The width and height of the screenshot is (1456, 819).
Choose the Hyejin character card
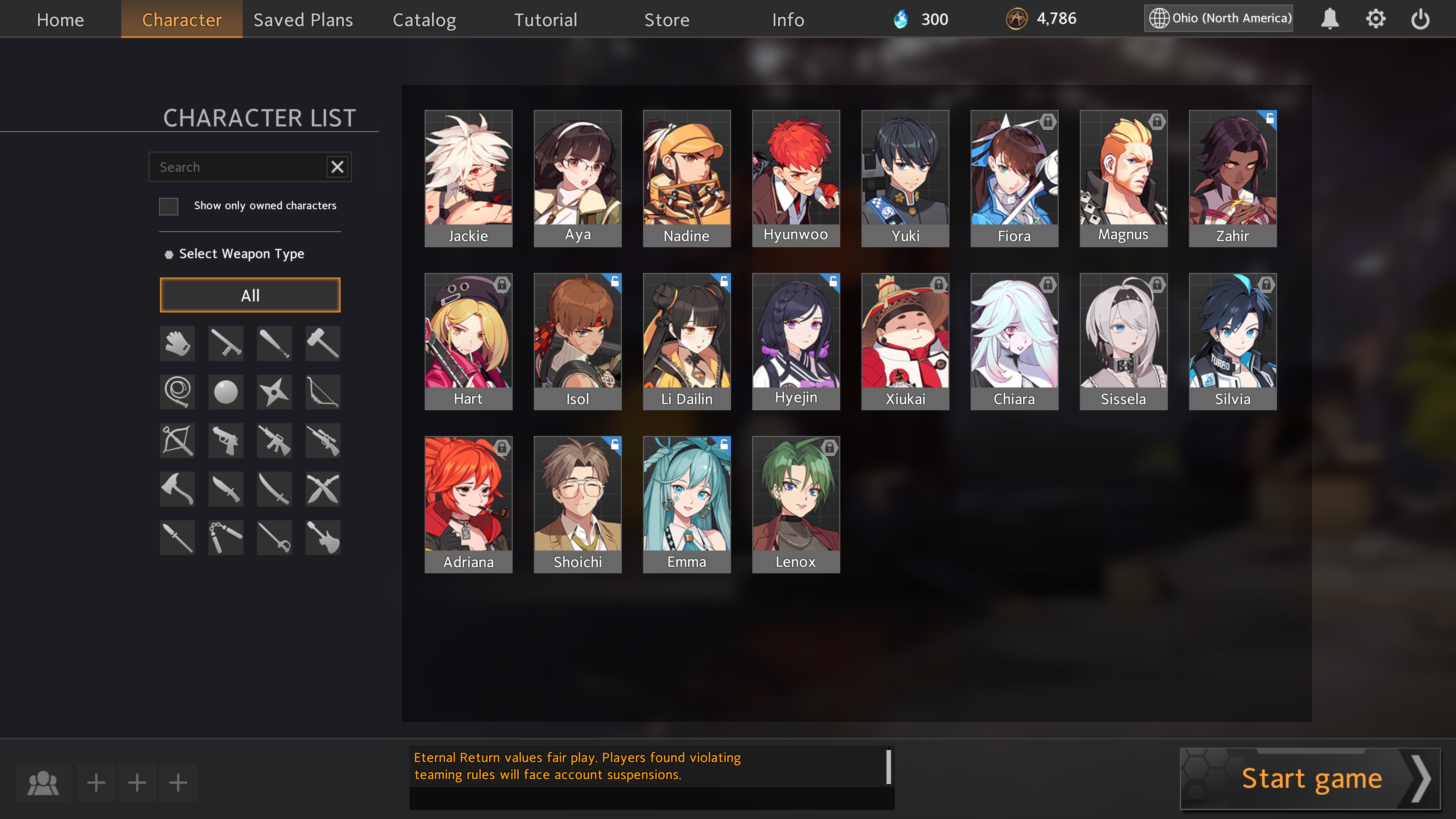coord(795,341)
